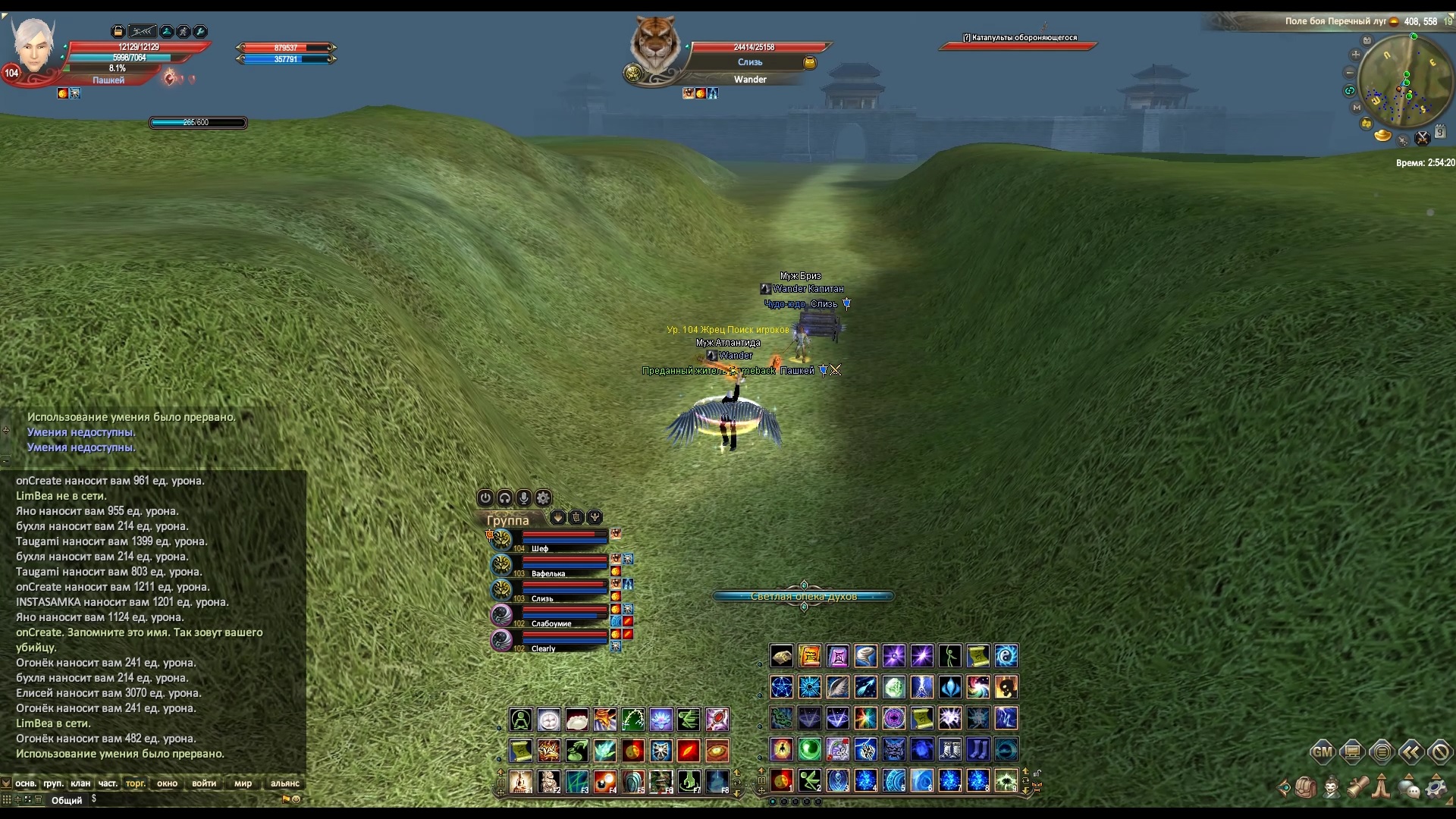Click the tiger target portrait

click(654, 47)
